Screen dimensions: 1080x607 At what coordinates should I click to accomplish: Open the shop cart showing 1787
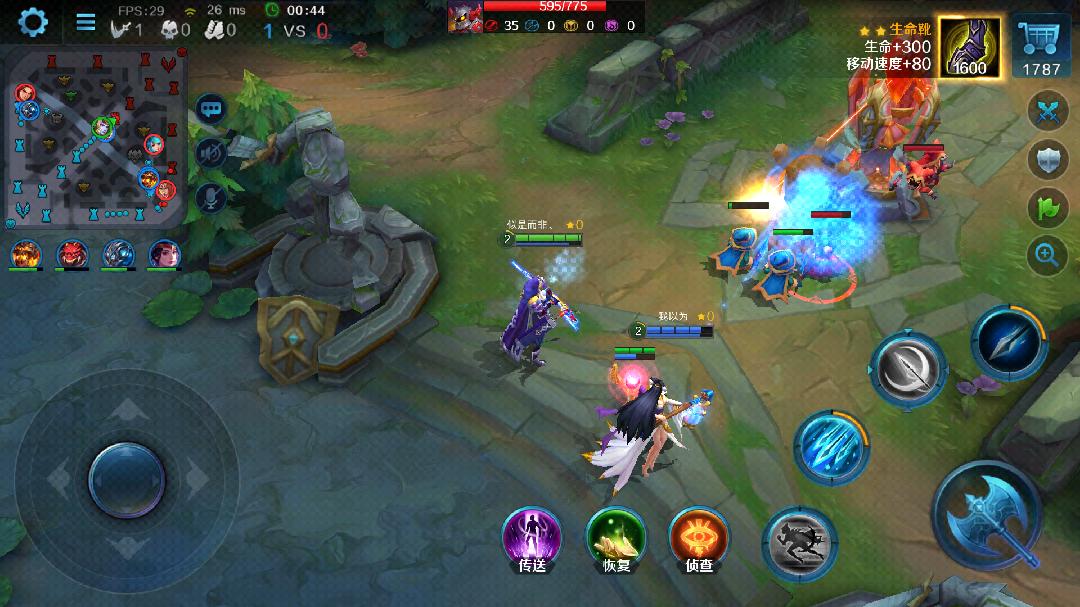1041,46
